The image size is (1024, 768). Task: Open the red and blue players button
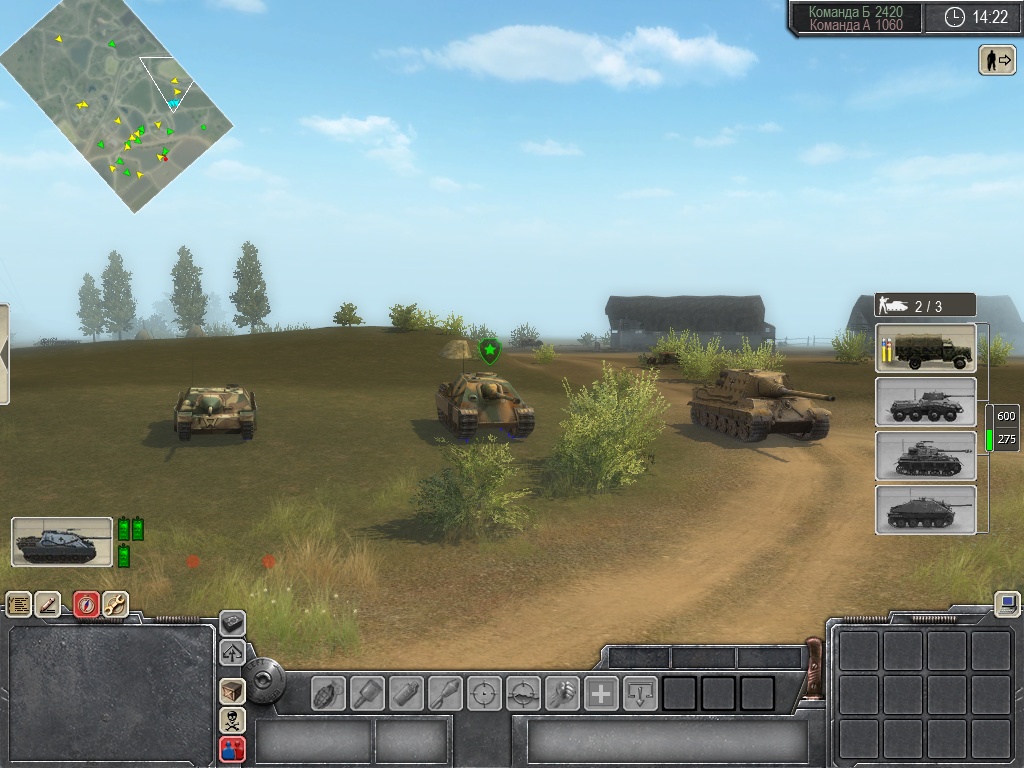coord(232,748)
